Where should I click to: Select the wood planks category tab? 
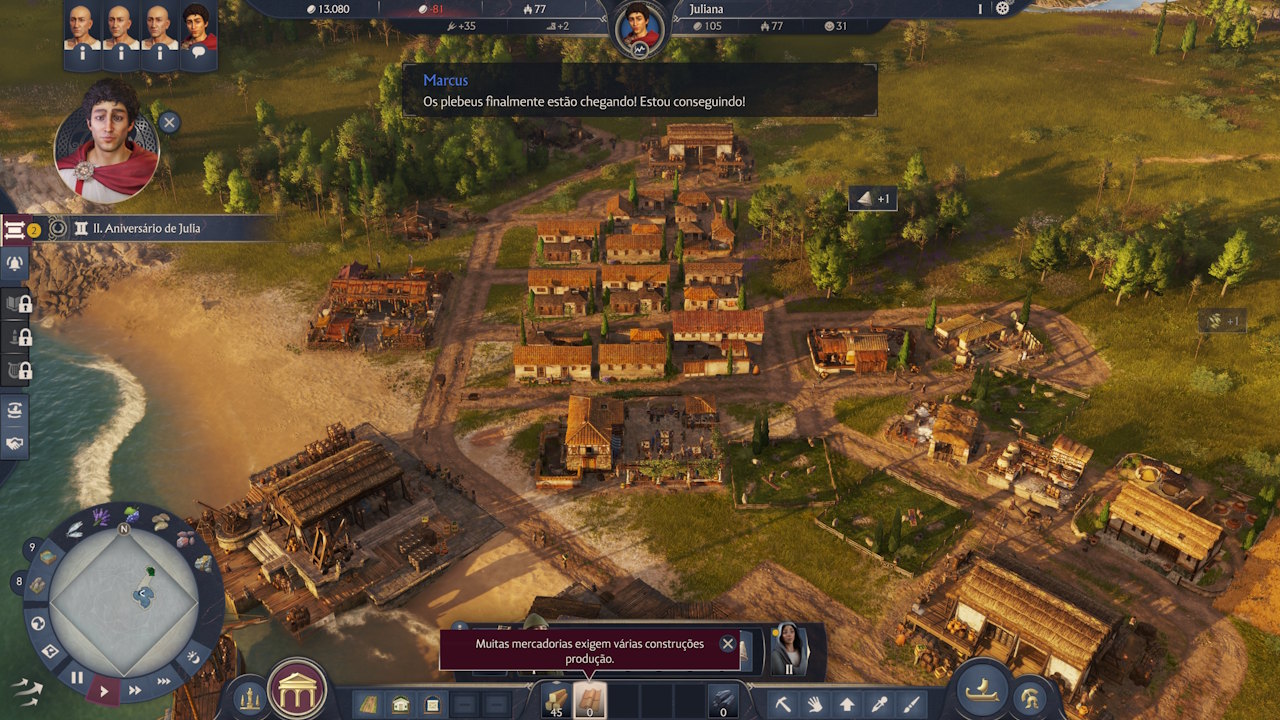pyautogui.click(x=589, y=701)
